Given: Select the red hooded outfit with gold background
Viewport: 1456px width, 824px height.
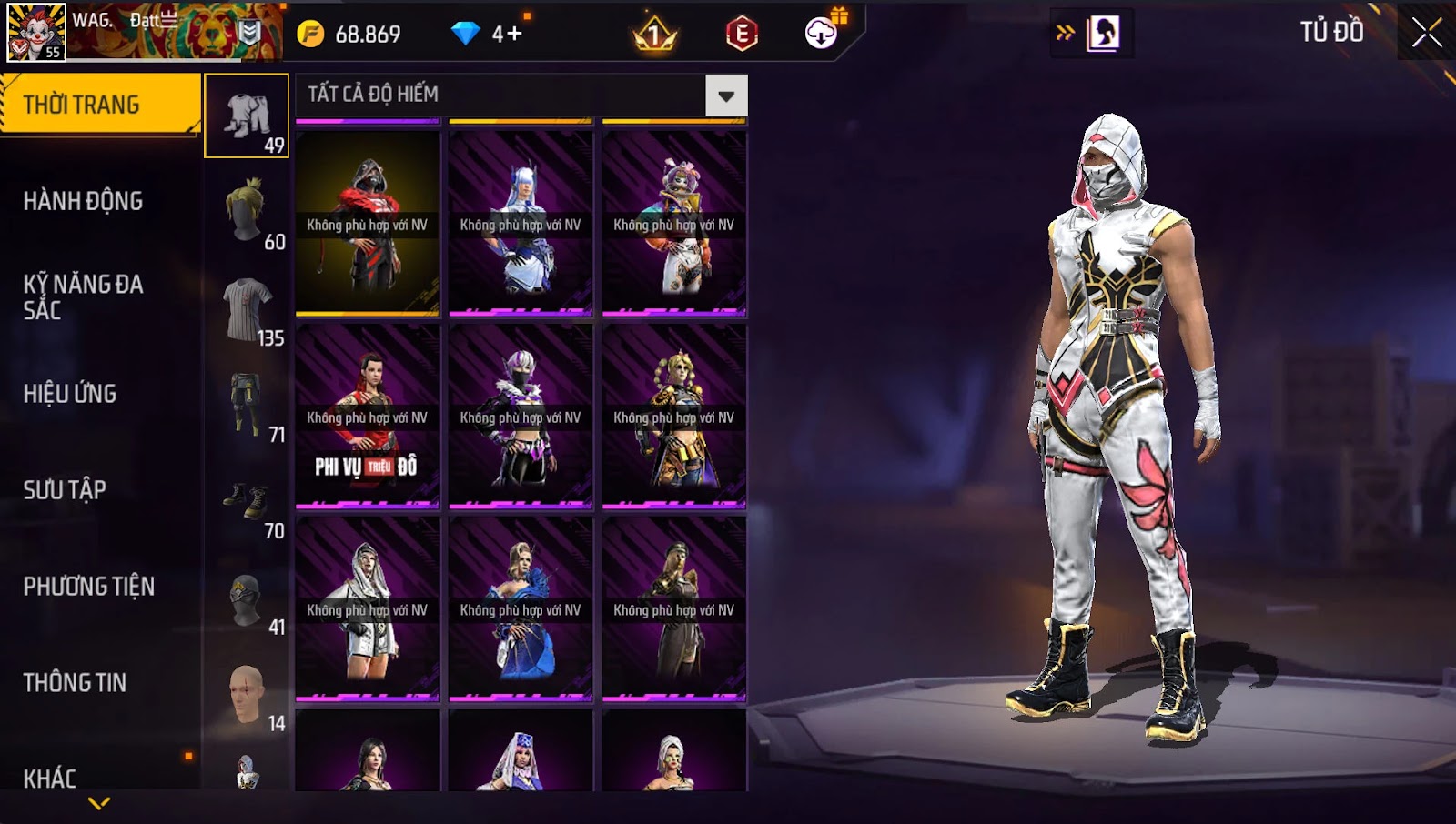Looking at the screenshot, I should (368, 224).
